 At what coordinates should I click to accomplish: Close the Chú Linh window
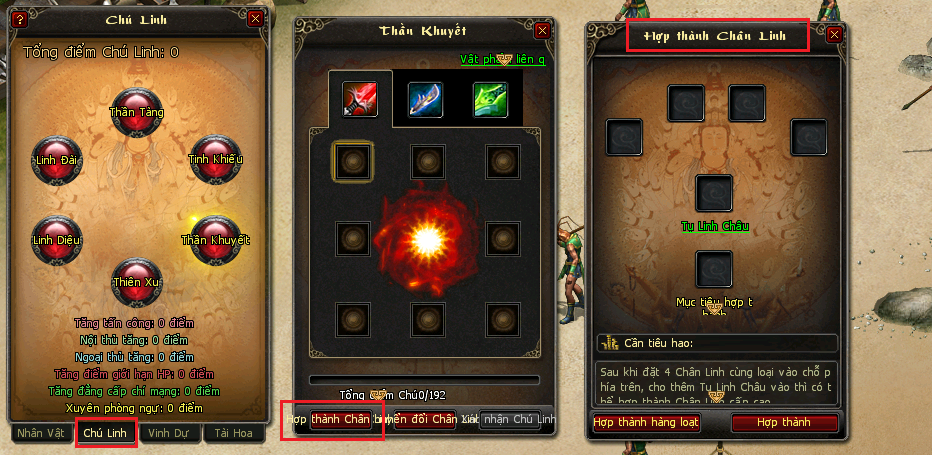click(255, 18)
